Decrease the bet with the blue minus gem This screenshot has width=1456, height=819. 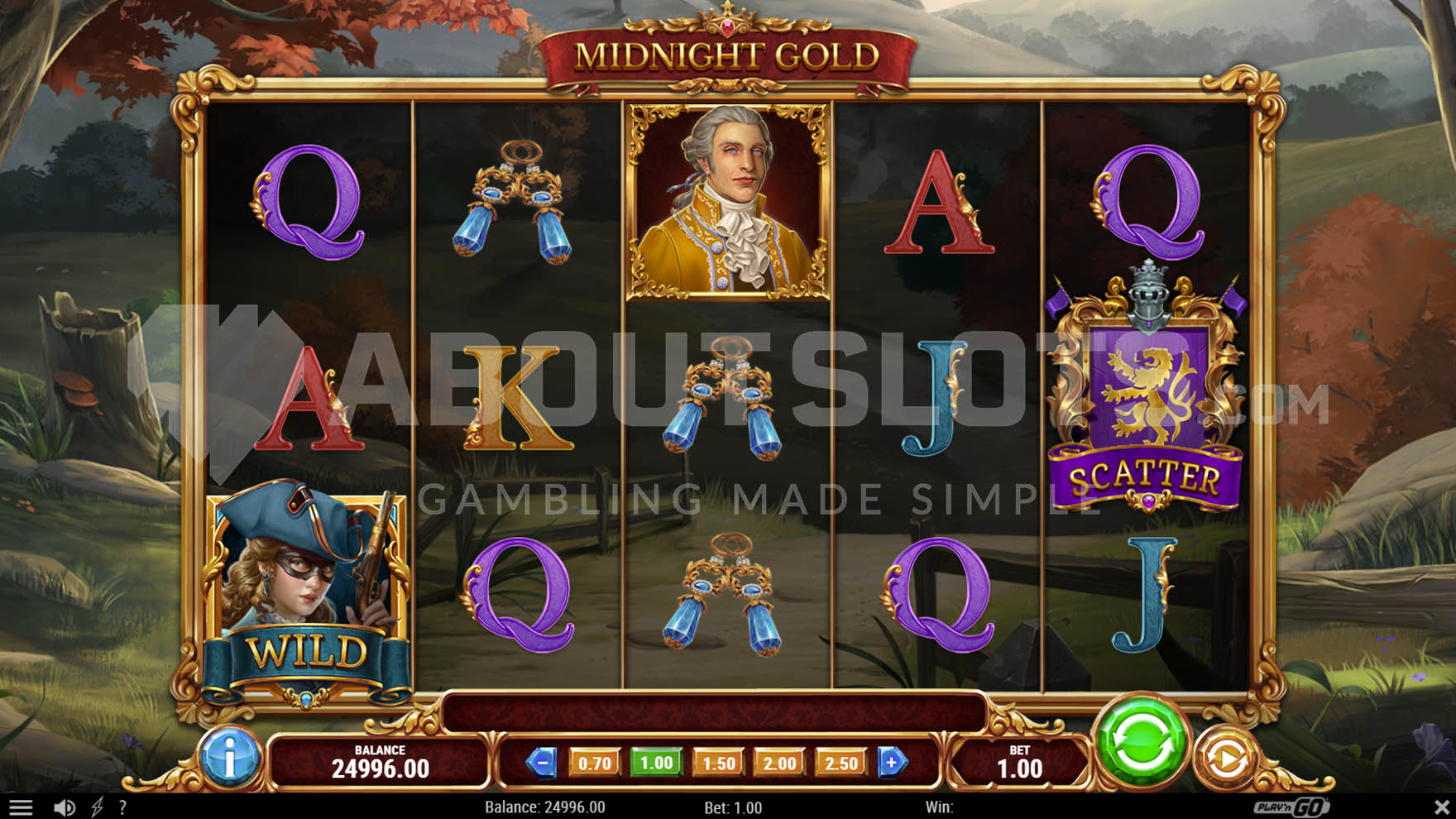click(542, 764)
